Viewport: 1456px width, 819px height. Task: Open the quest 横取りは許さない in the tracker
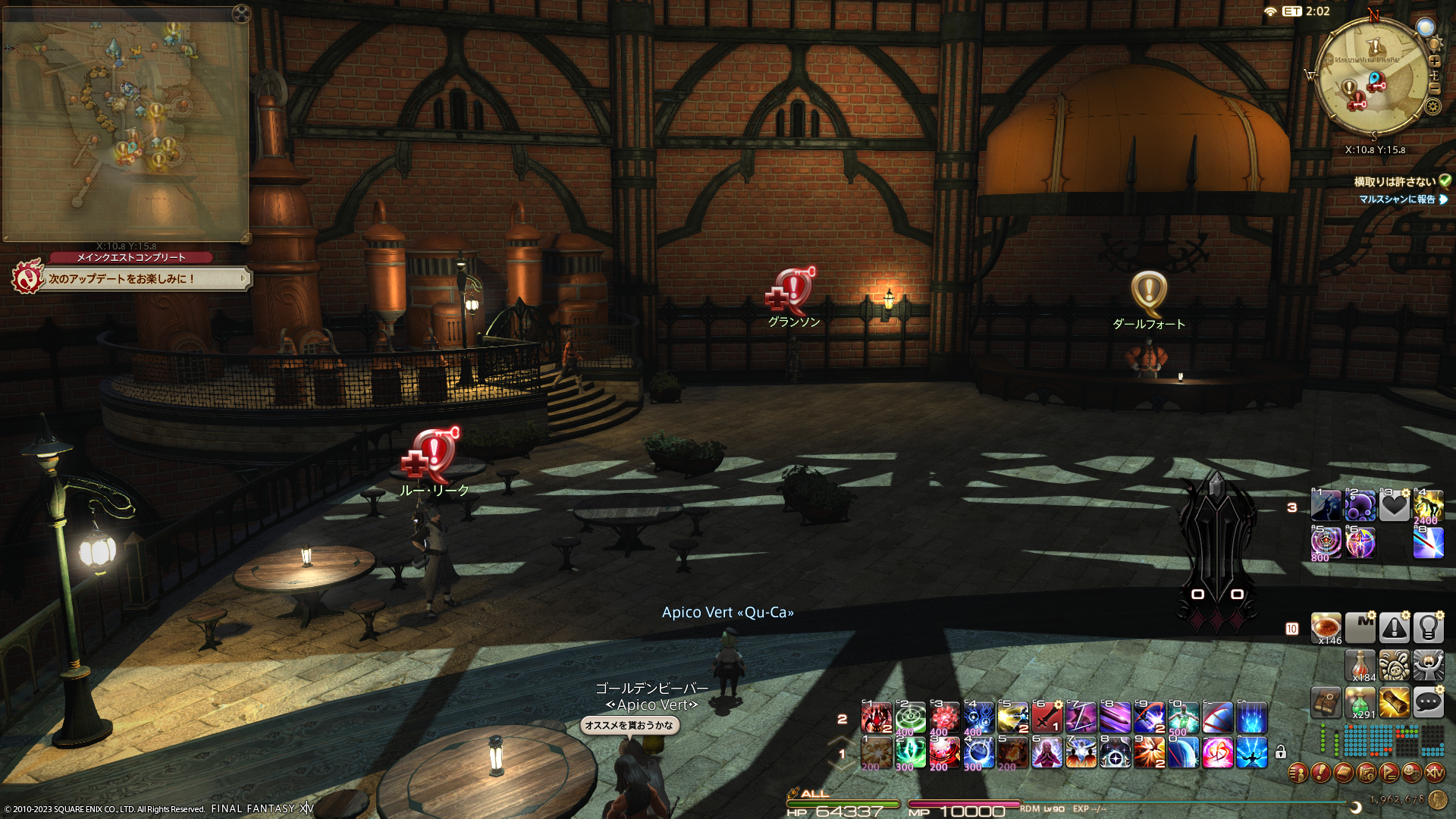pos(1395,182)
